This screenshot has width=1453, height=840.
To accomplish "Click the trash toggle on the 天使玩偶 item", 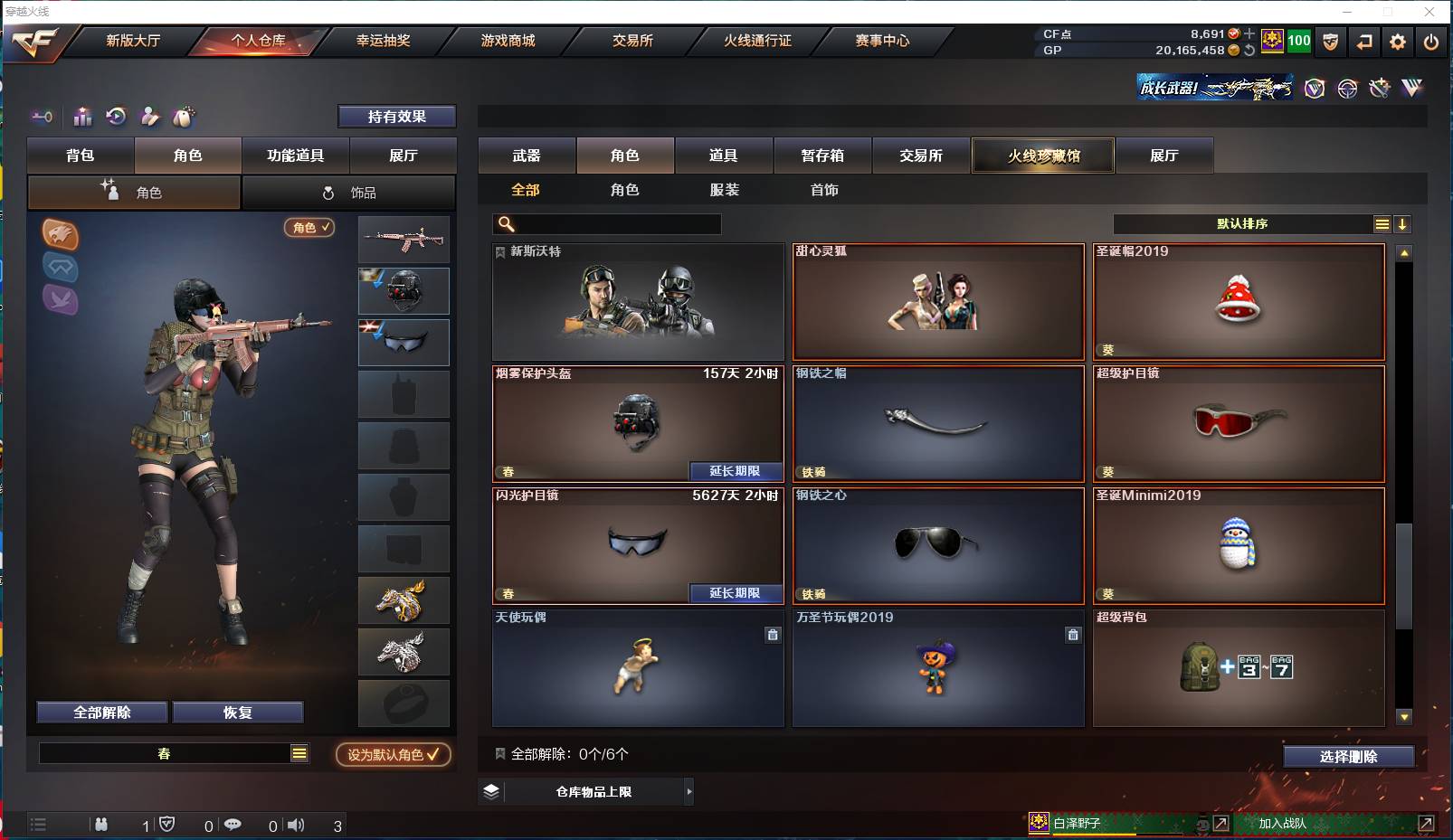I will (772, 636).
